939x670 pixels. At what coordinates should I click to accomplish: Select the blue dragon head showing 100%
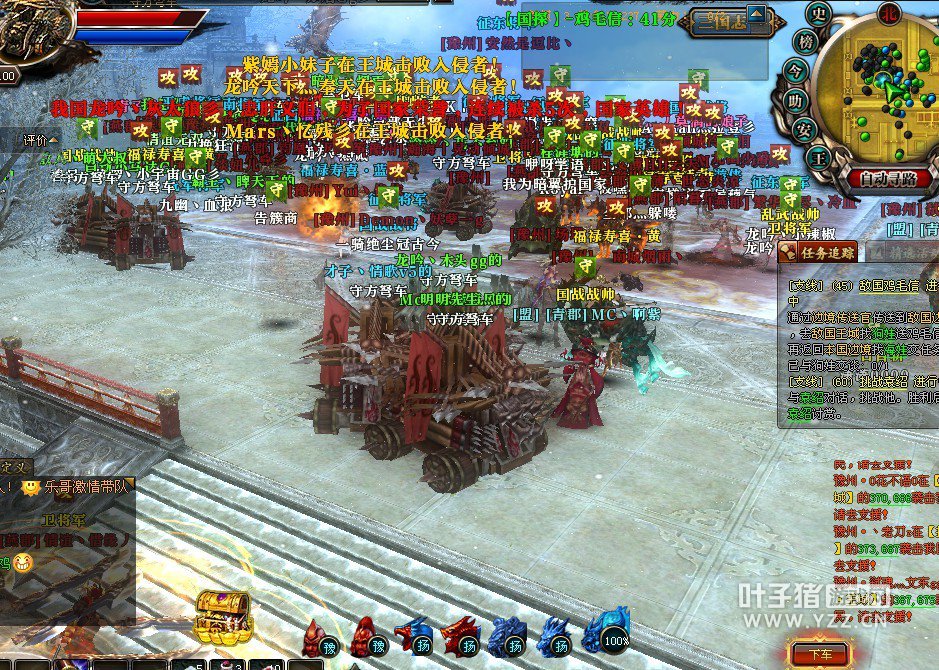[x=606, y=630]
